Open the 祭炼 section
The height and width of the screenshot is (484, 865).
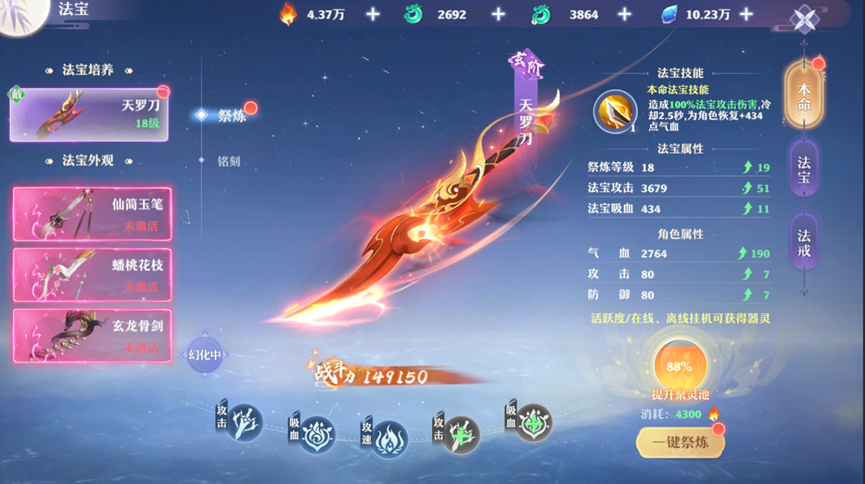coord(231,115)
